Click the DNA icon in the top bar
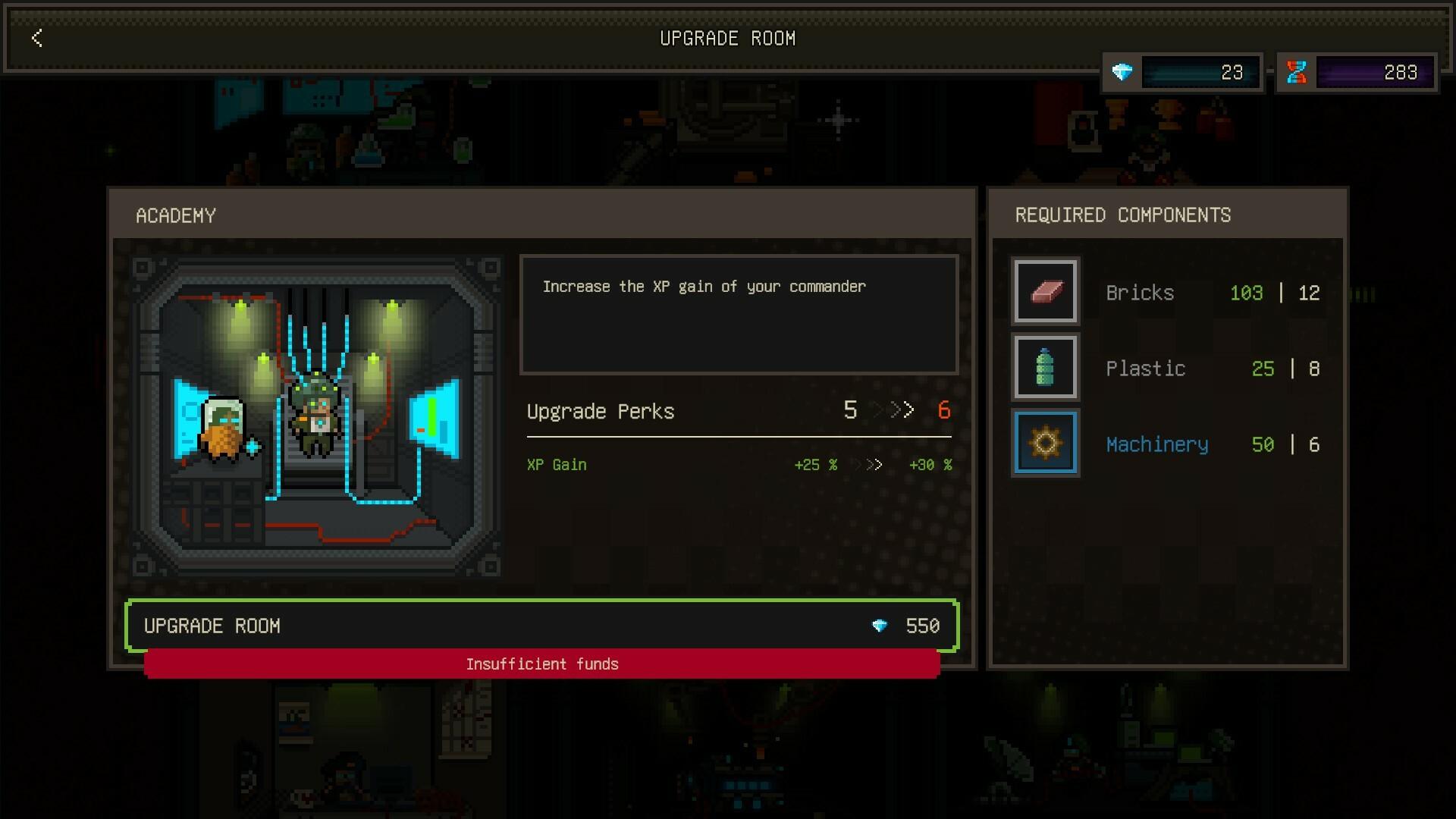 tap(1298, 72)
